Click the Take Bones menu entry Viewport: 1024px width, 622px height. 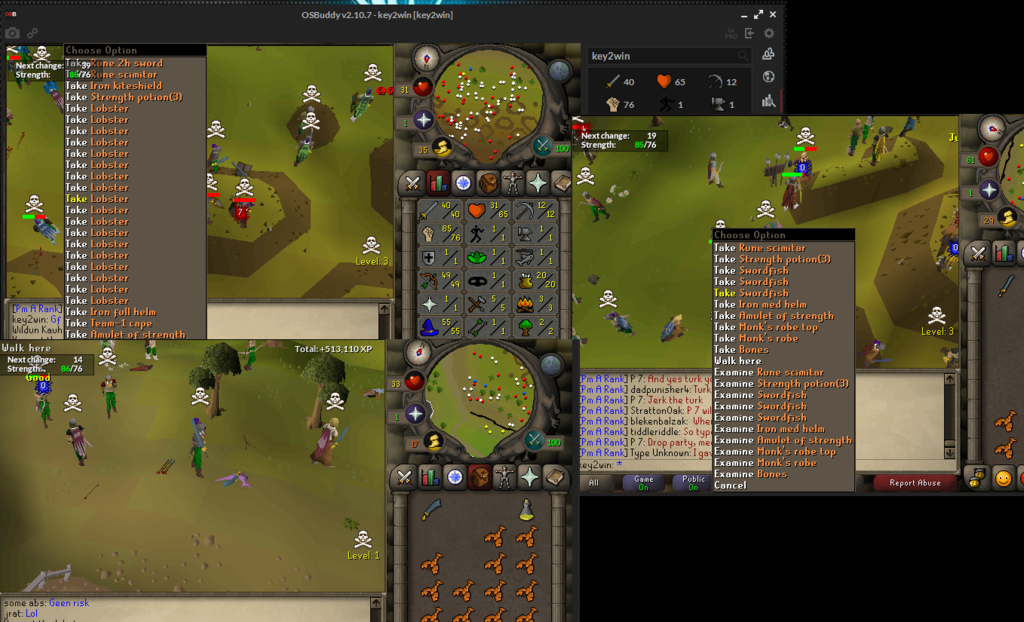coord(750,350)
